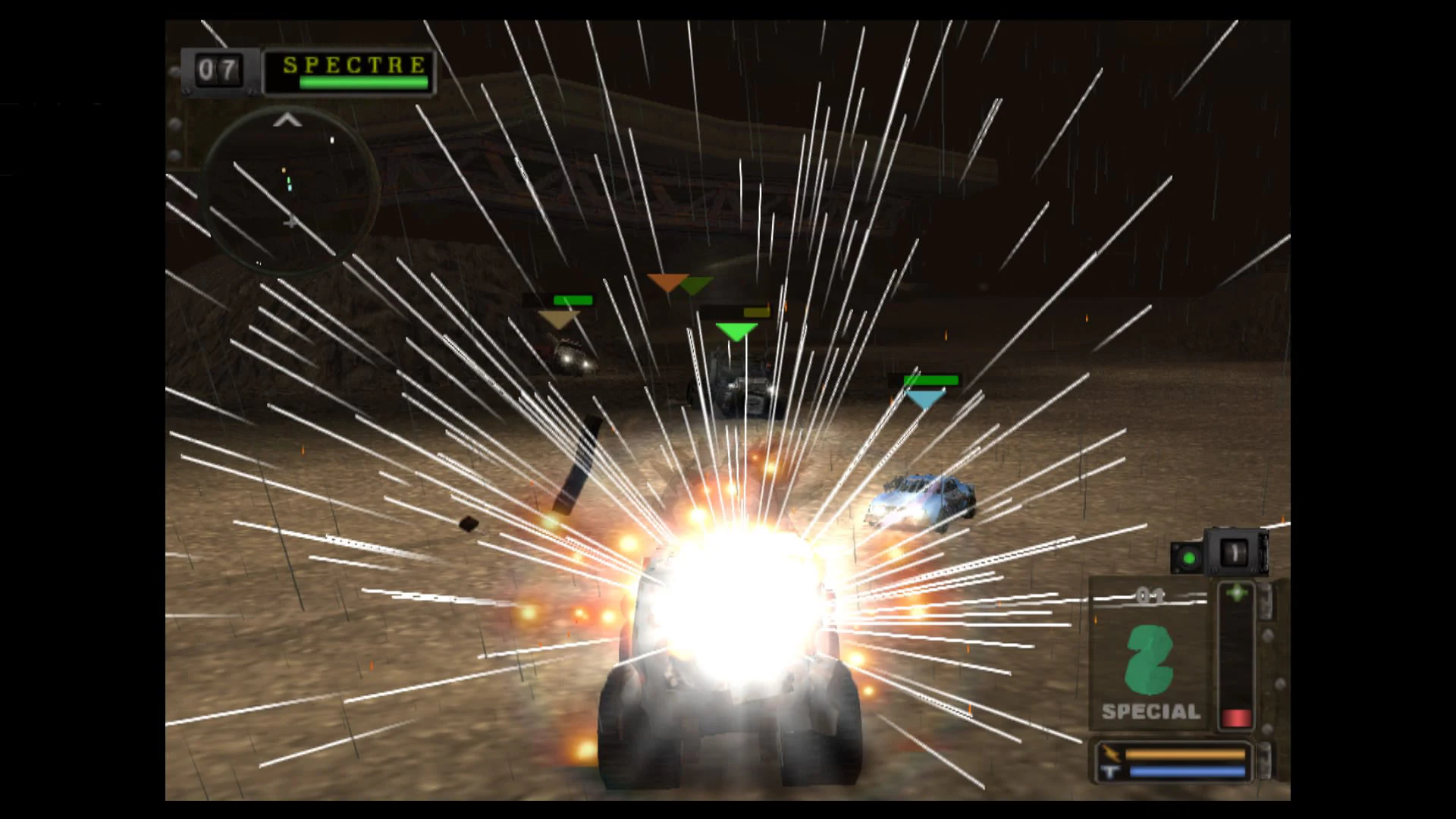
Task: Click the green health bar under SPECTRE
Action: click(x=363, y=82)
